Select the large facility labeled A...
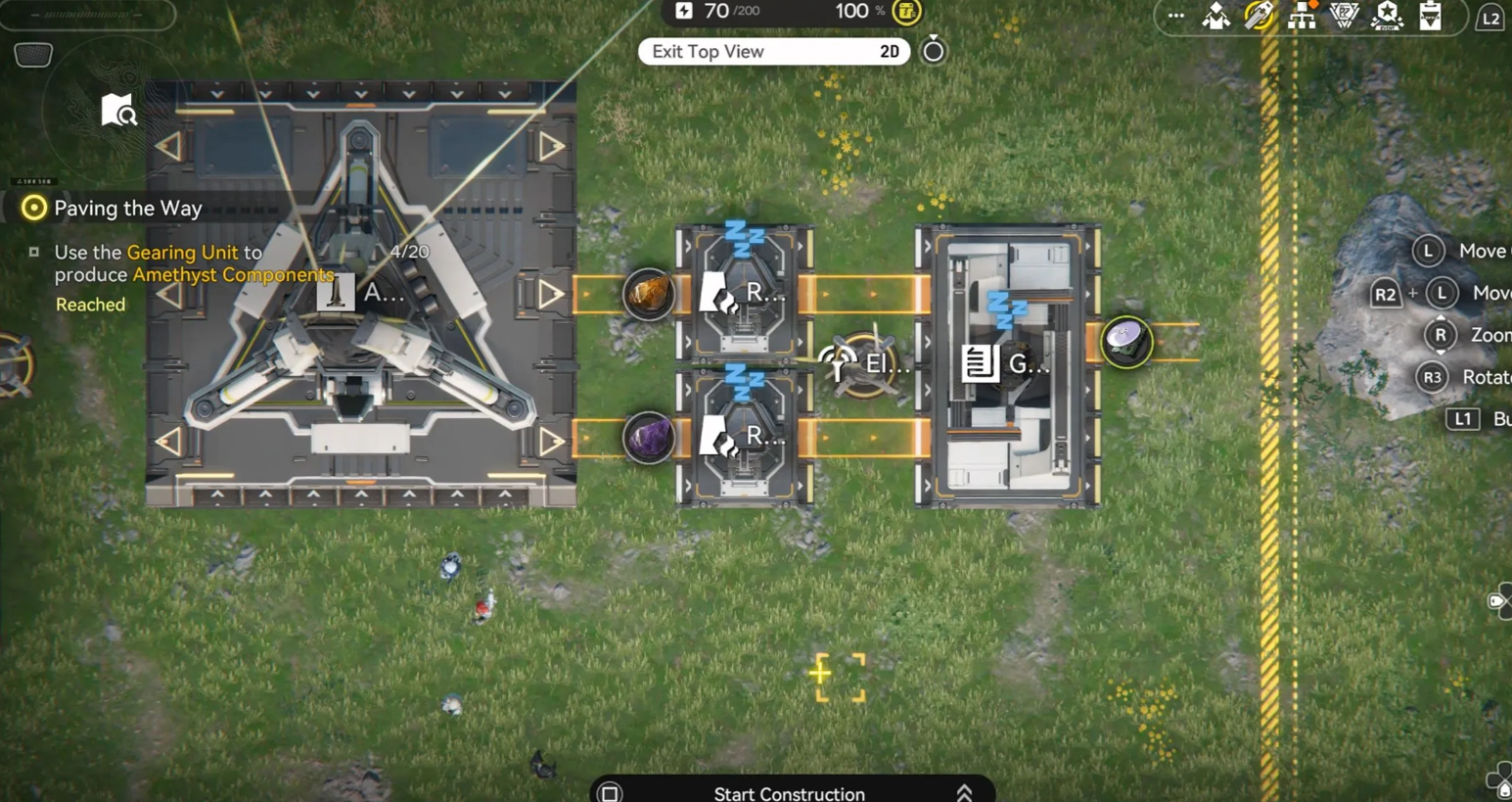The height and width of the screenshot is (802, 1512). (360, 293)
